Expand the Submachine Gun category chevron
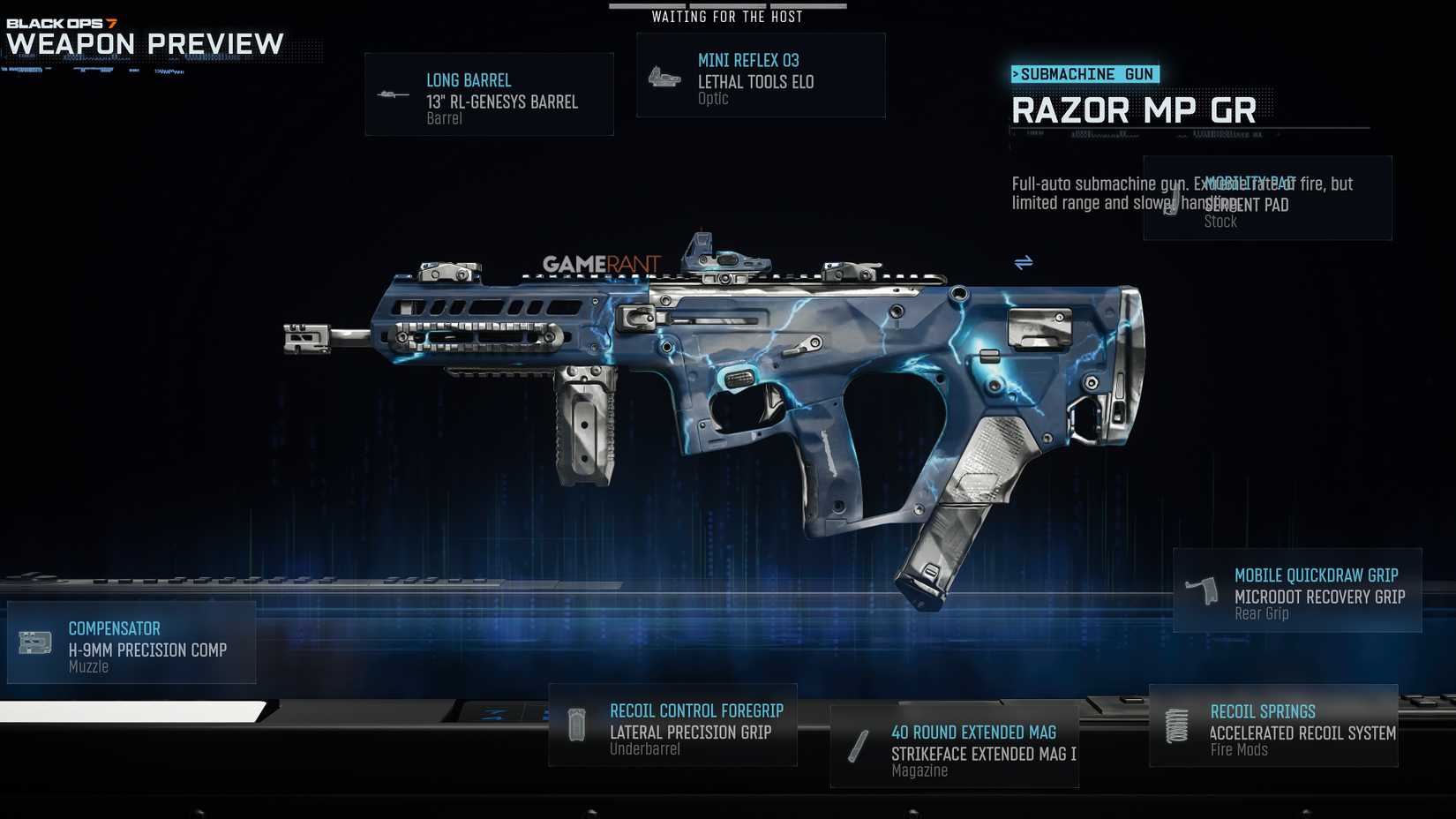Image resolution: width=1456 pixels, height=819 pixels. (1017, 74)
